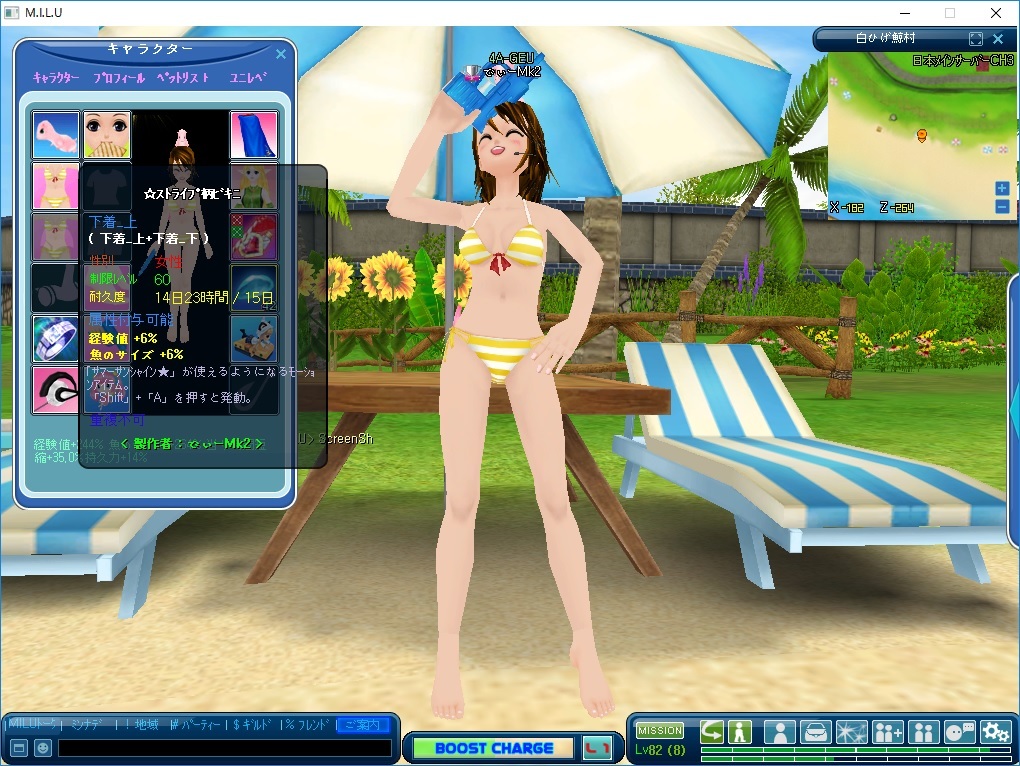This screenshot has width=1020, height=766.
Task: Zoom in on the minimap
Action: pyautogui.click(x=1002, y=188)
